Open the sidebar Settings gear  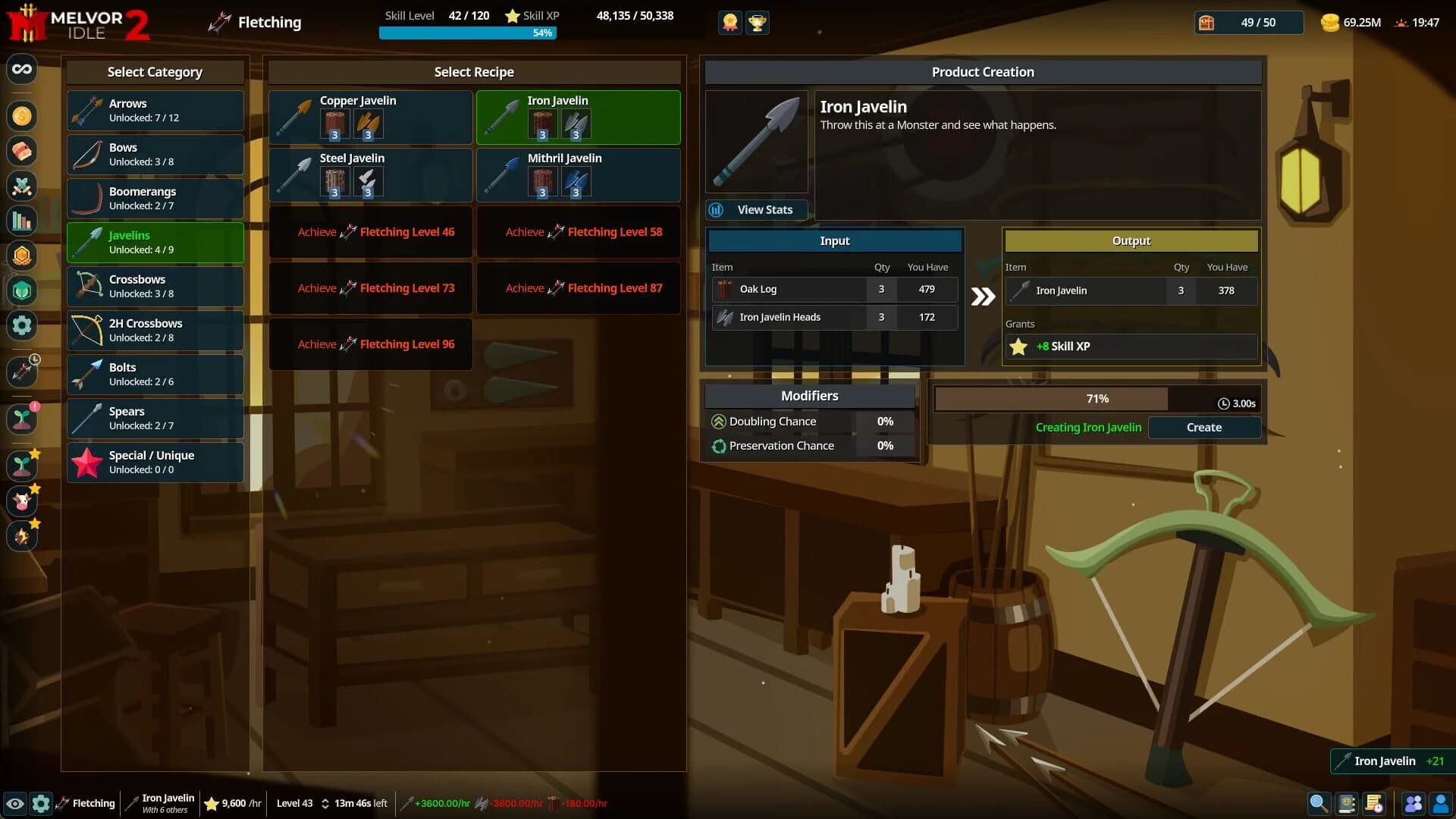point(22,325)
